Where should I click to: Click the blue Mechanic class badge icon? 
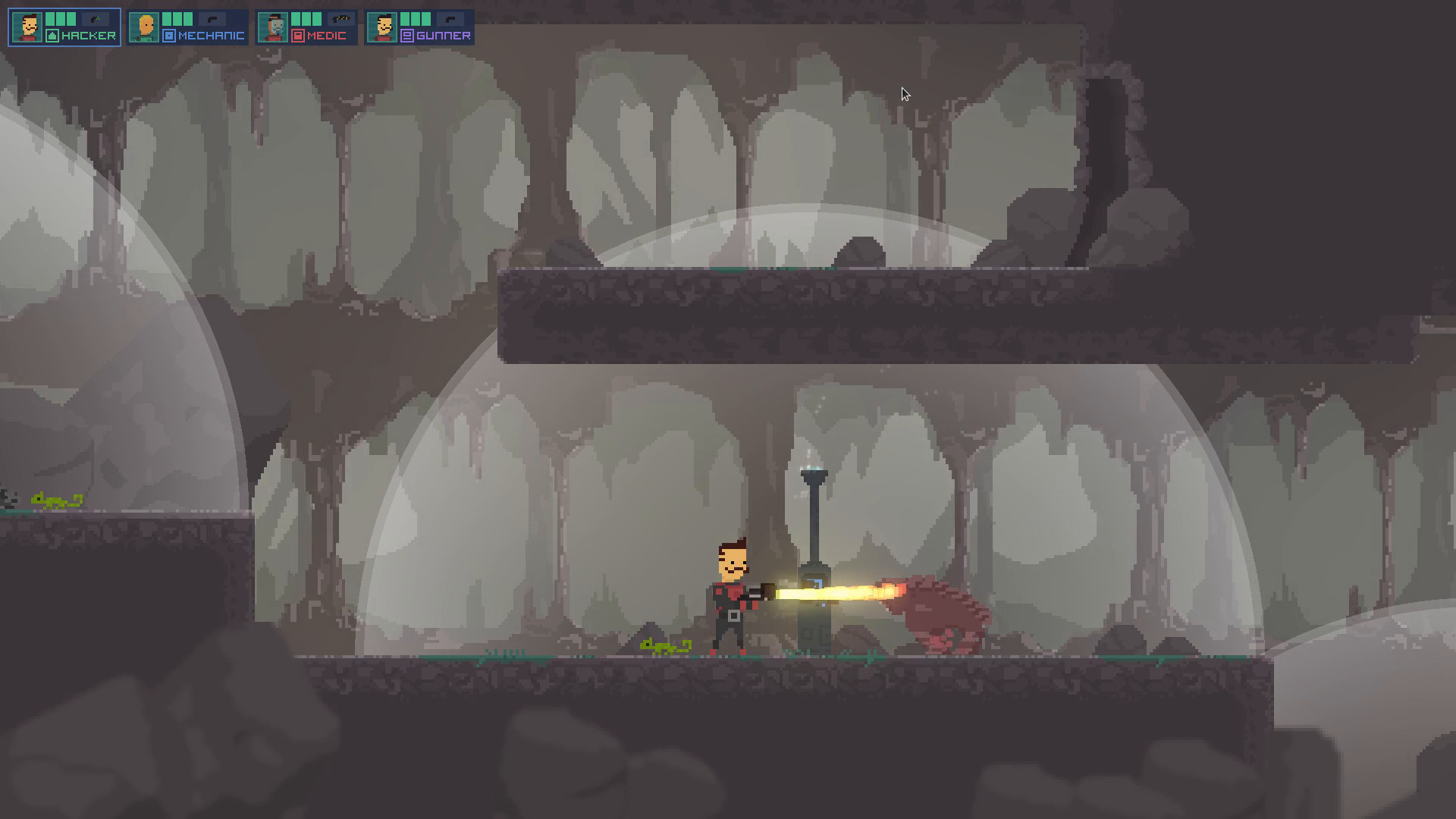point(168,34)
